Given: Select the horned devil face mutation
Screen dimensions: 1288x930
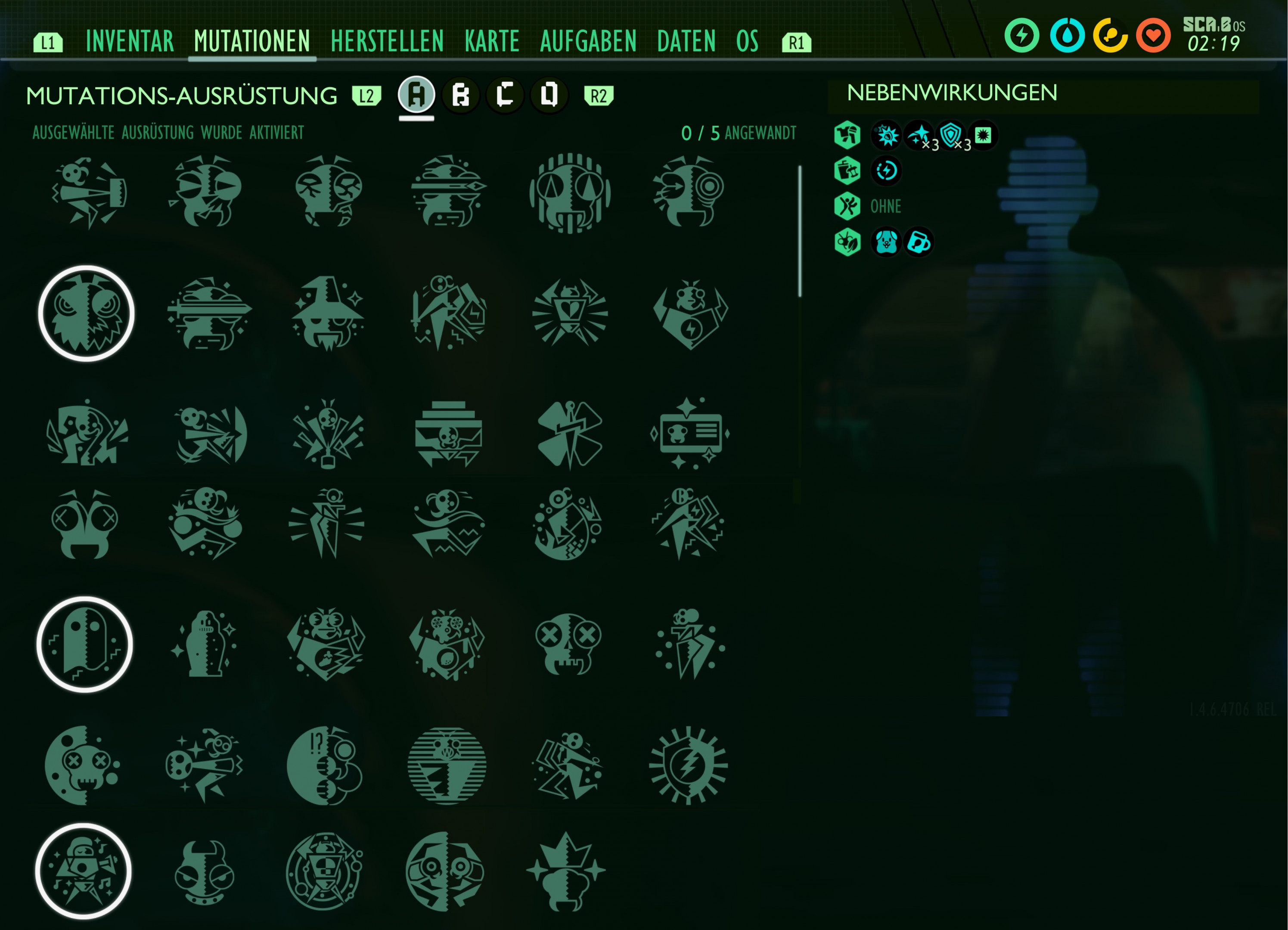Looking at the screenshot, I should [x=205, y=871].
